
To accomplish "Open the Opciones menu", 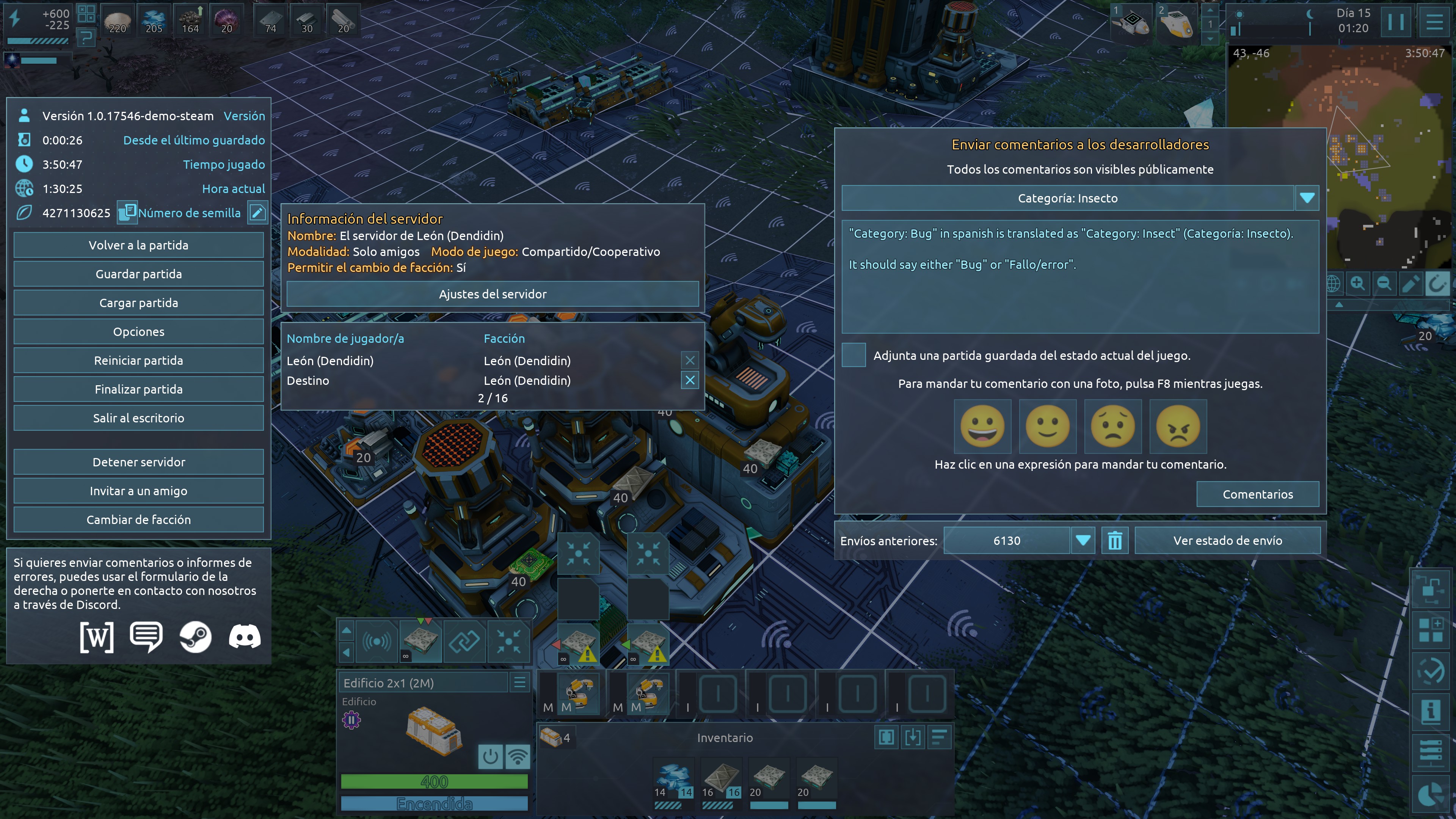I will (138, 332).
